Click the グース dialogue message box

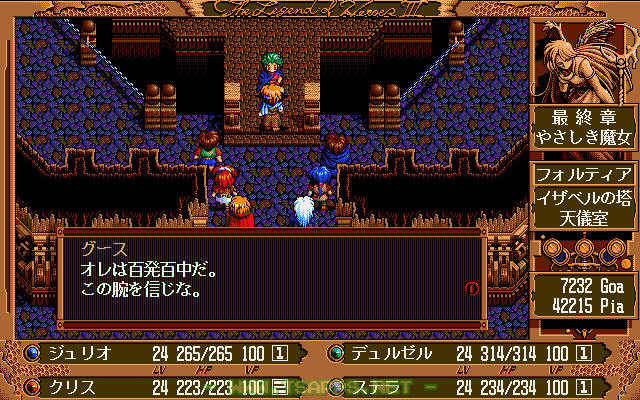270,280
